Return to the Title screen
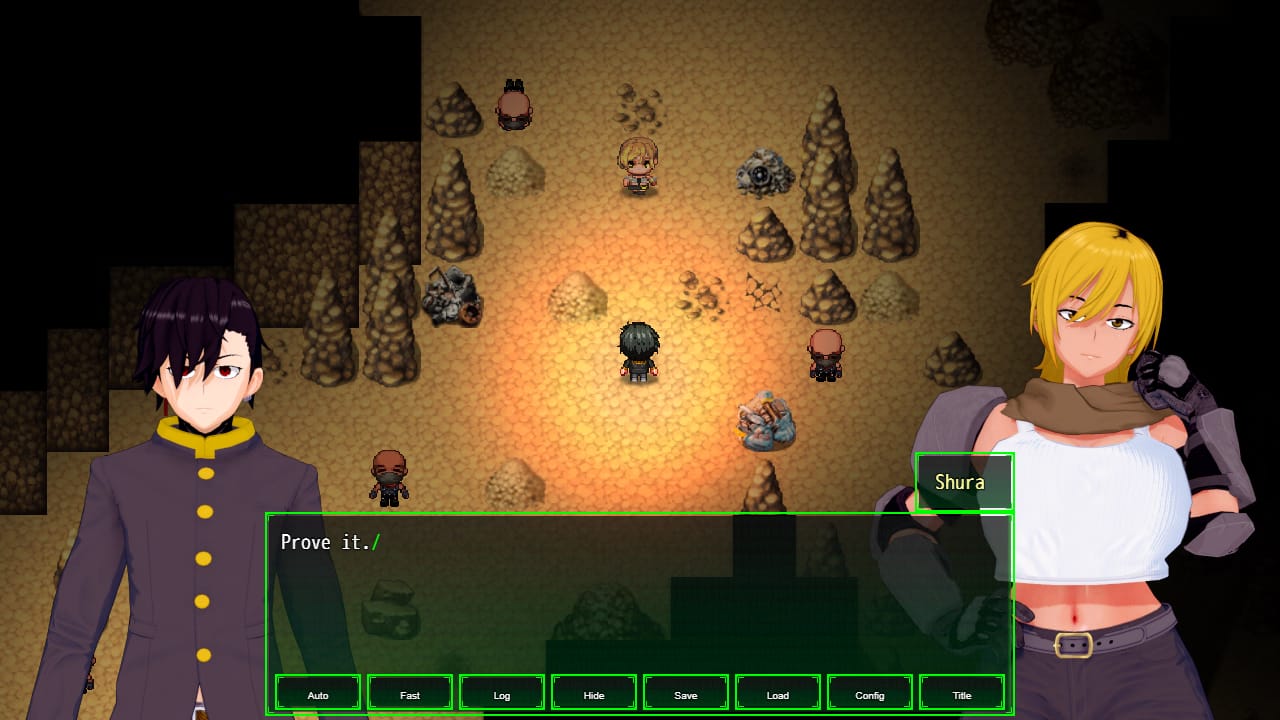 [962, 693]
